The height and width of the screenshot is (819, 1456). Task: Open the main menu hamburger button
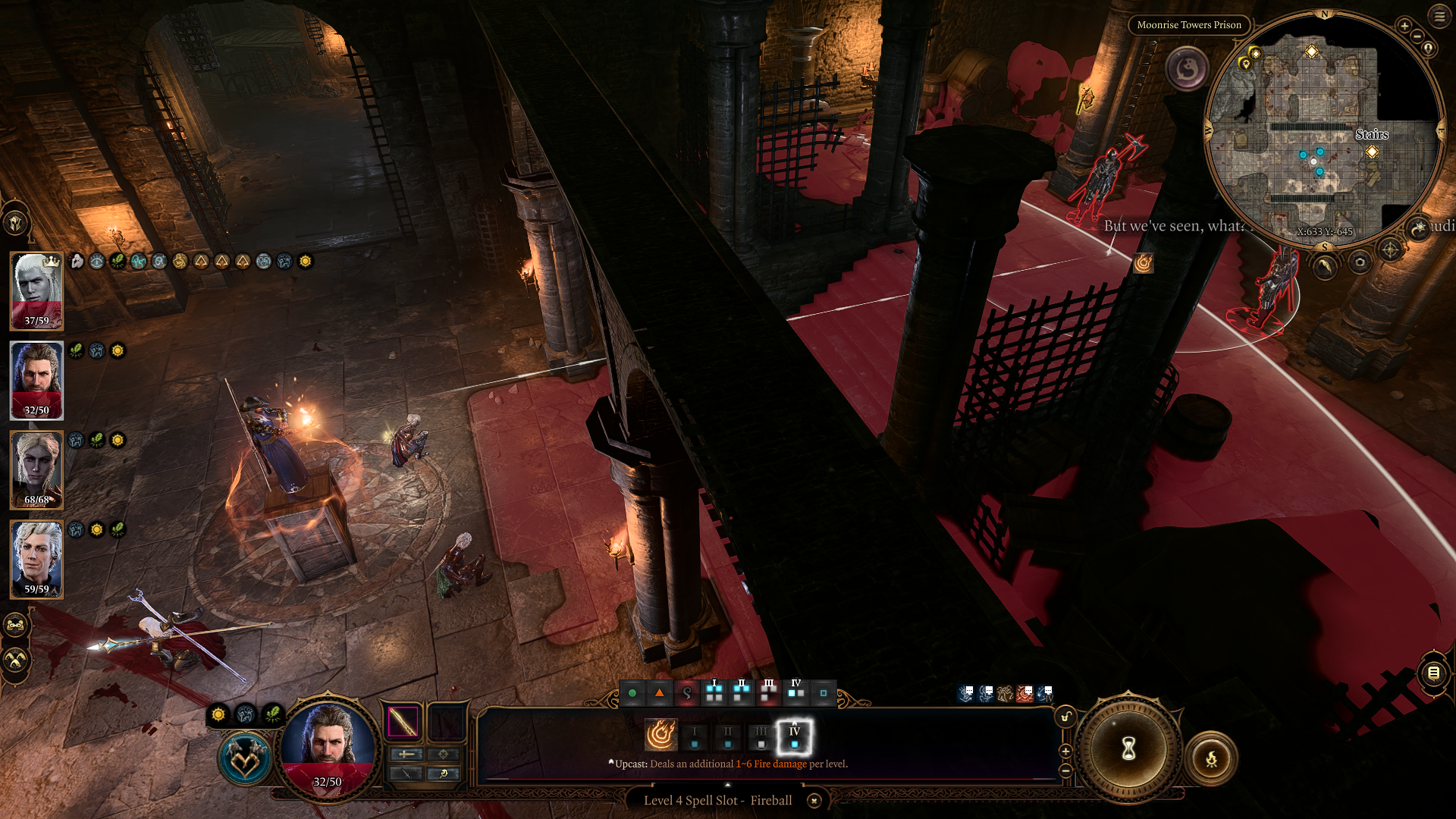pos(1439,16)
